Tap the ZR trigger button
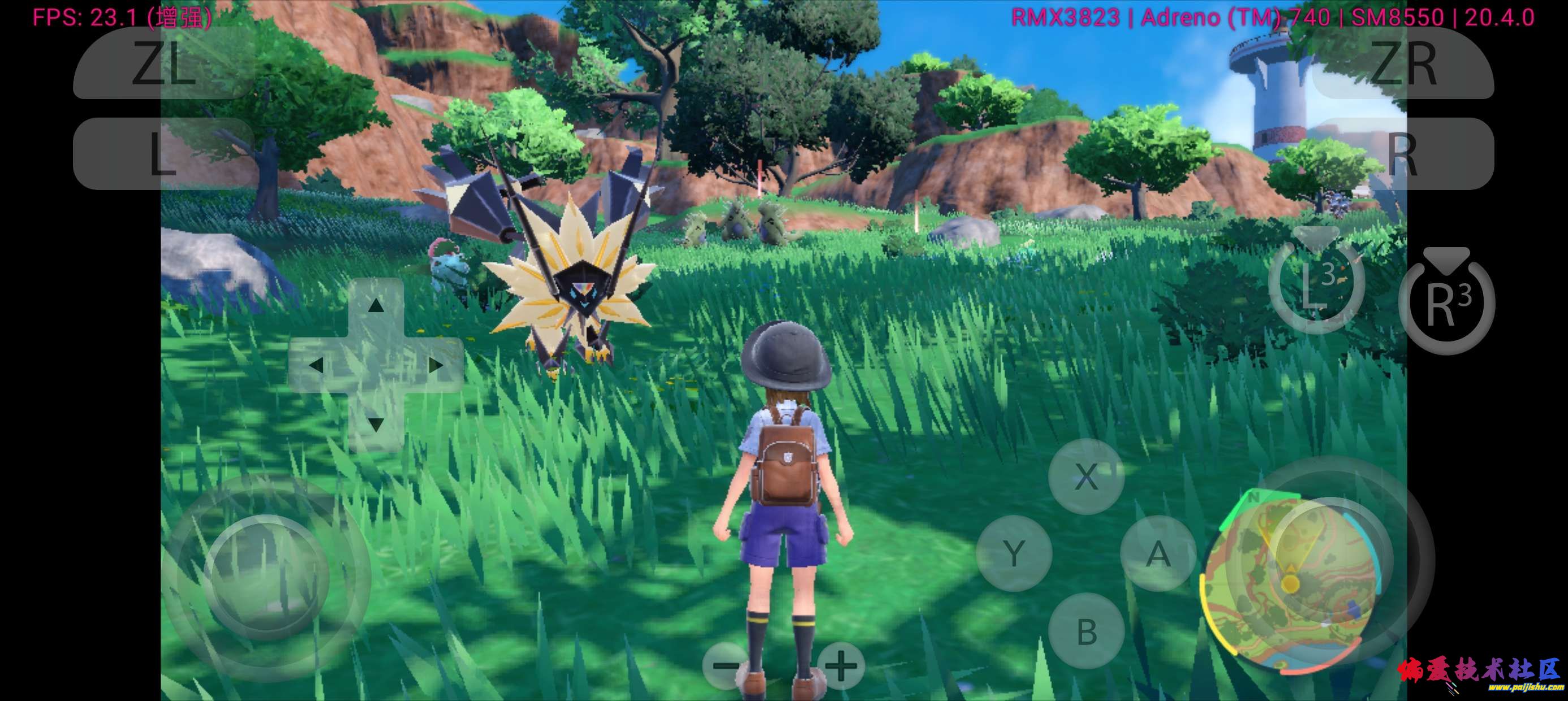 [1403, 63]
